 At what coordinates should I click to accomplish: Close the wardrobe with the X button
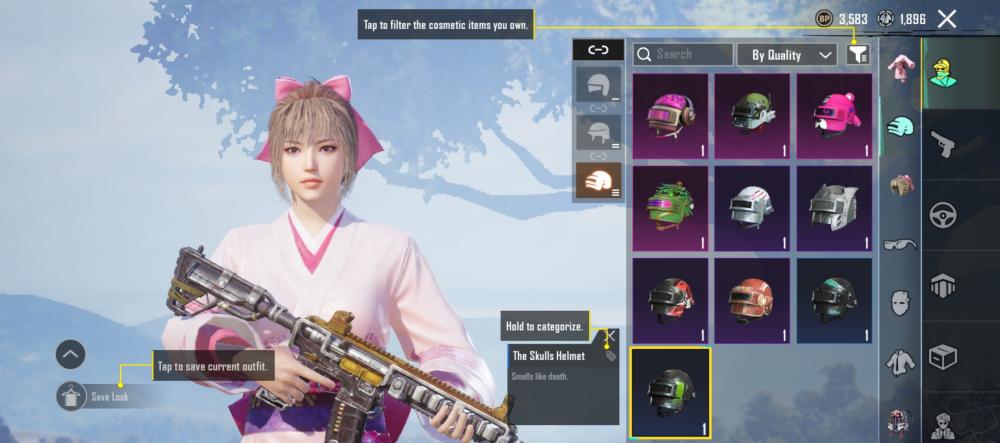947,18
